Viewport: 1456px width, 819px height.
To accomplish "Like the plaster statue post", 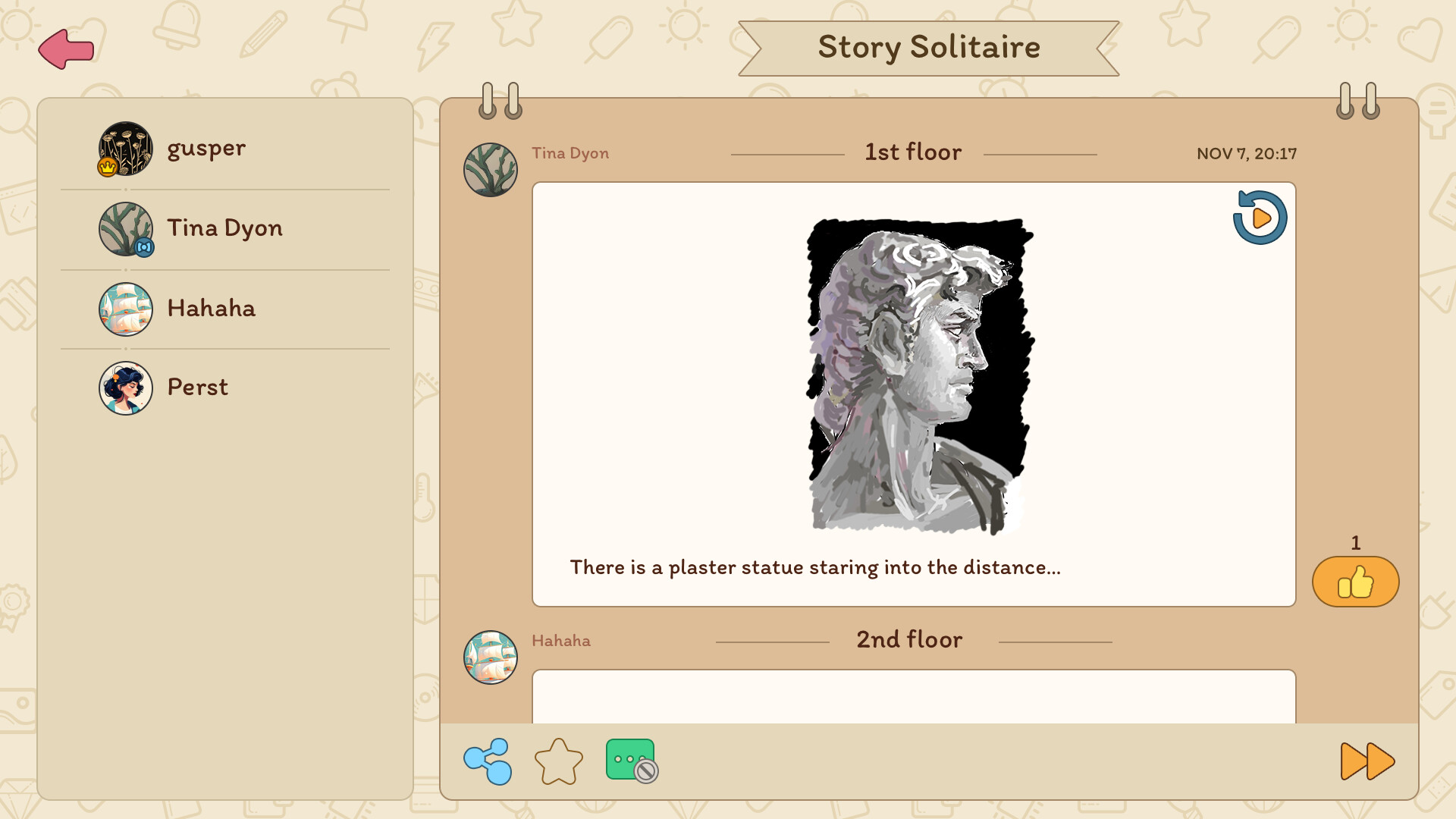I will click(x=1356, y=582).
